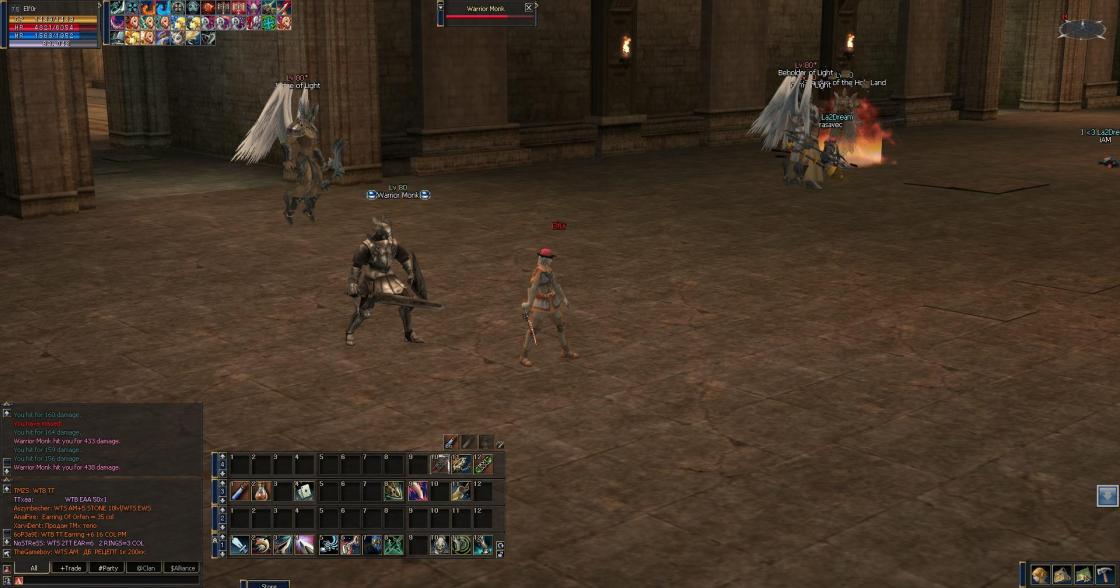Activate the sword attack skill icon
The image size is (1120, 588).
point(239,545)
